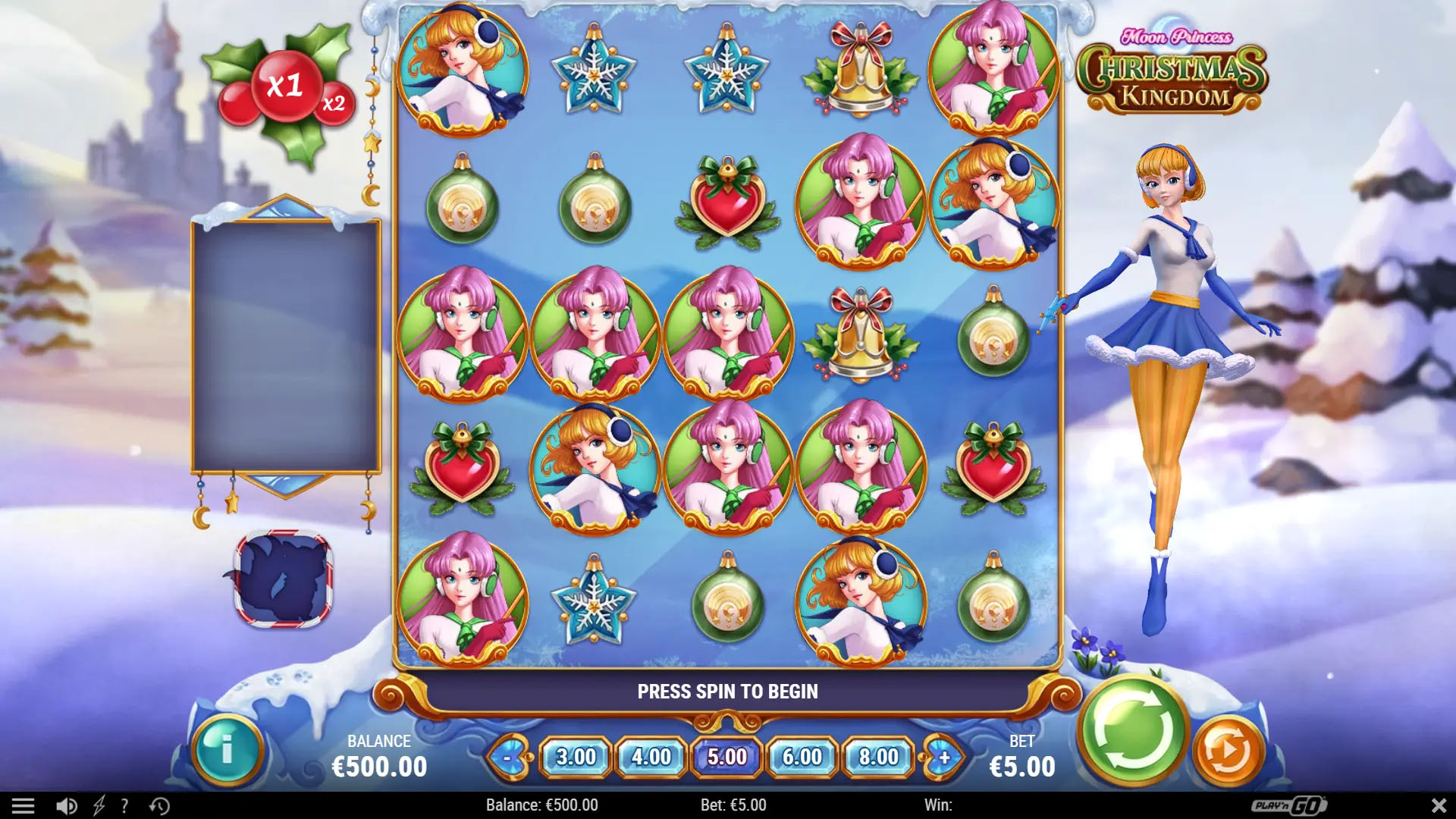The height and width of the screenshot is (819, 1456).
Task: Select the 3.00 bet chip
Action: [x=578, y=757]
